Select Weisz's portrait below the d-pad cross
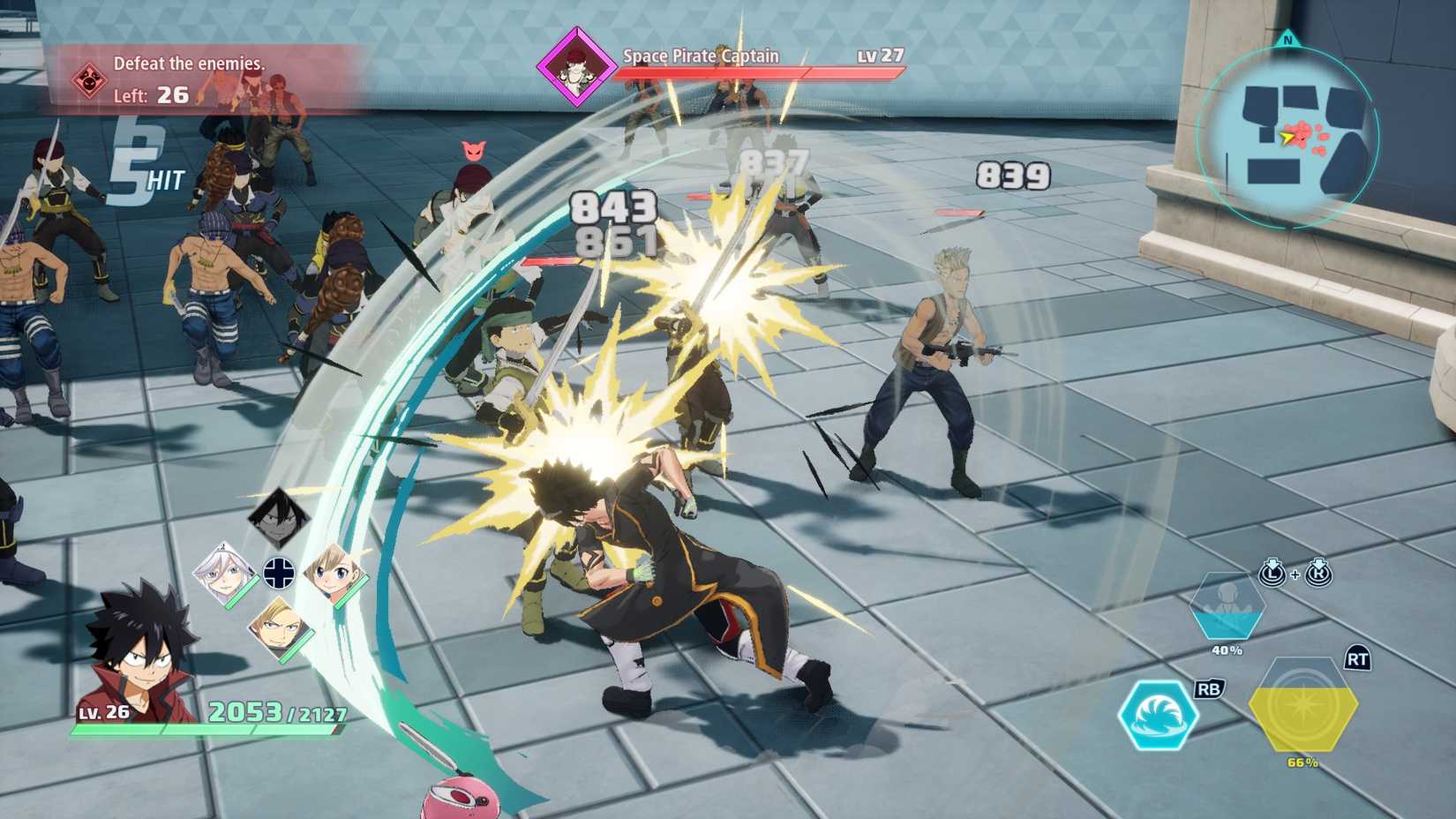The height and width of the screenshot is (819, 1456). pos(280,627)
